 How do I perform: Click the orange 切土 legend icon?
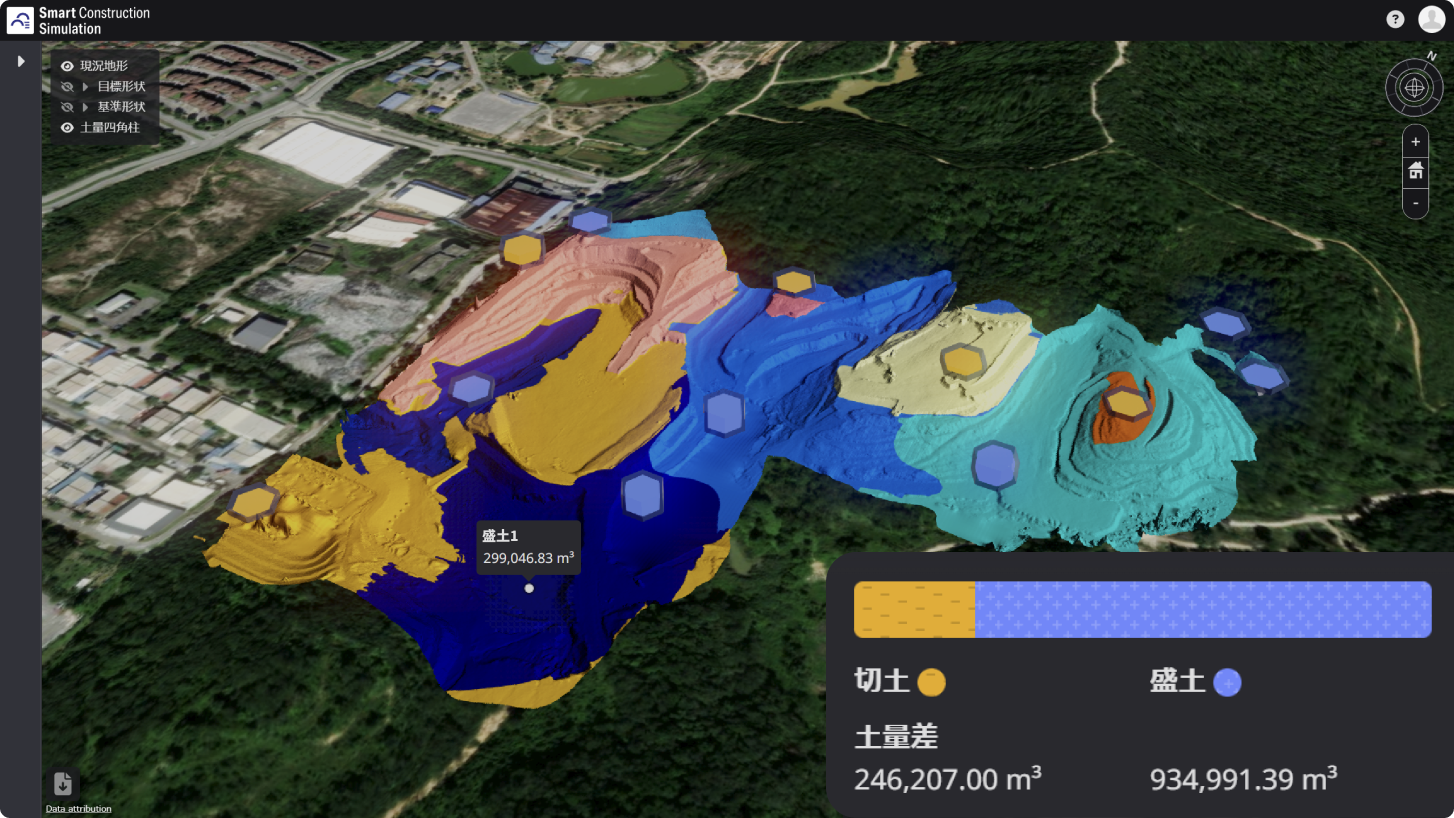932,682
